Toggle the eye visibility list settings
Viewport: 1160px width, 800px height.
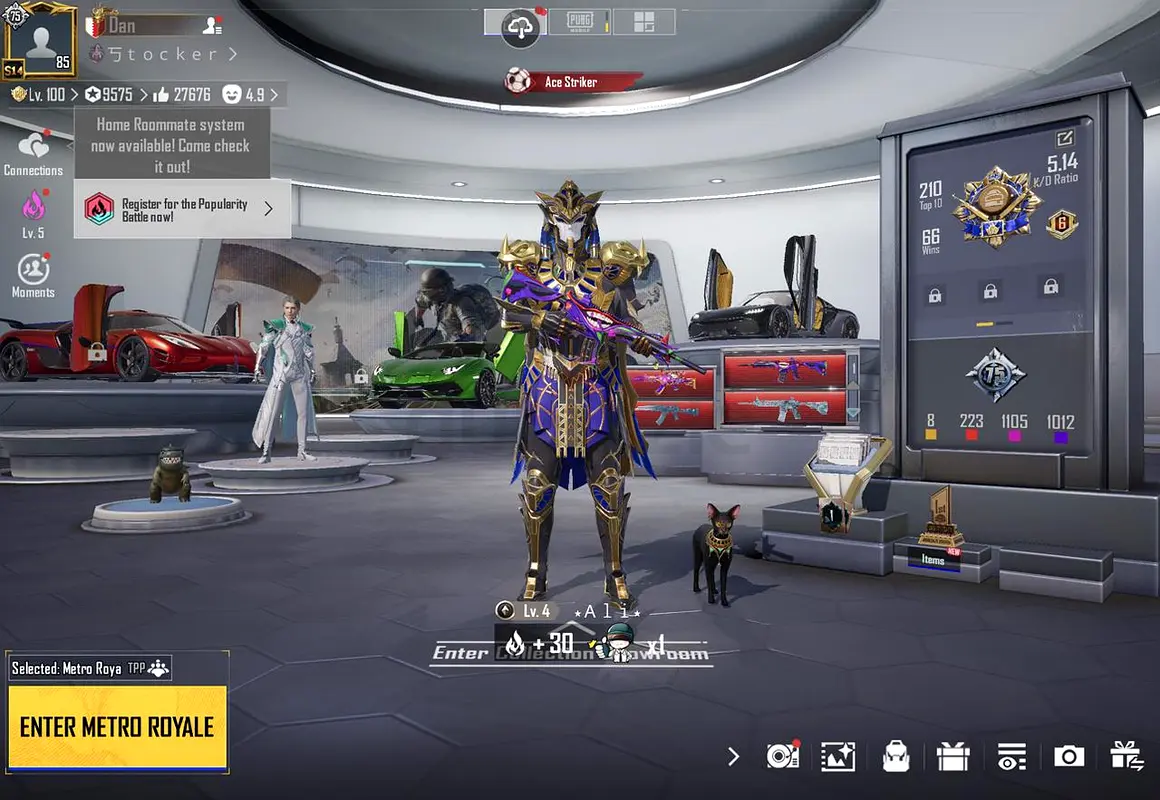1011,756
